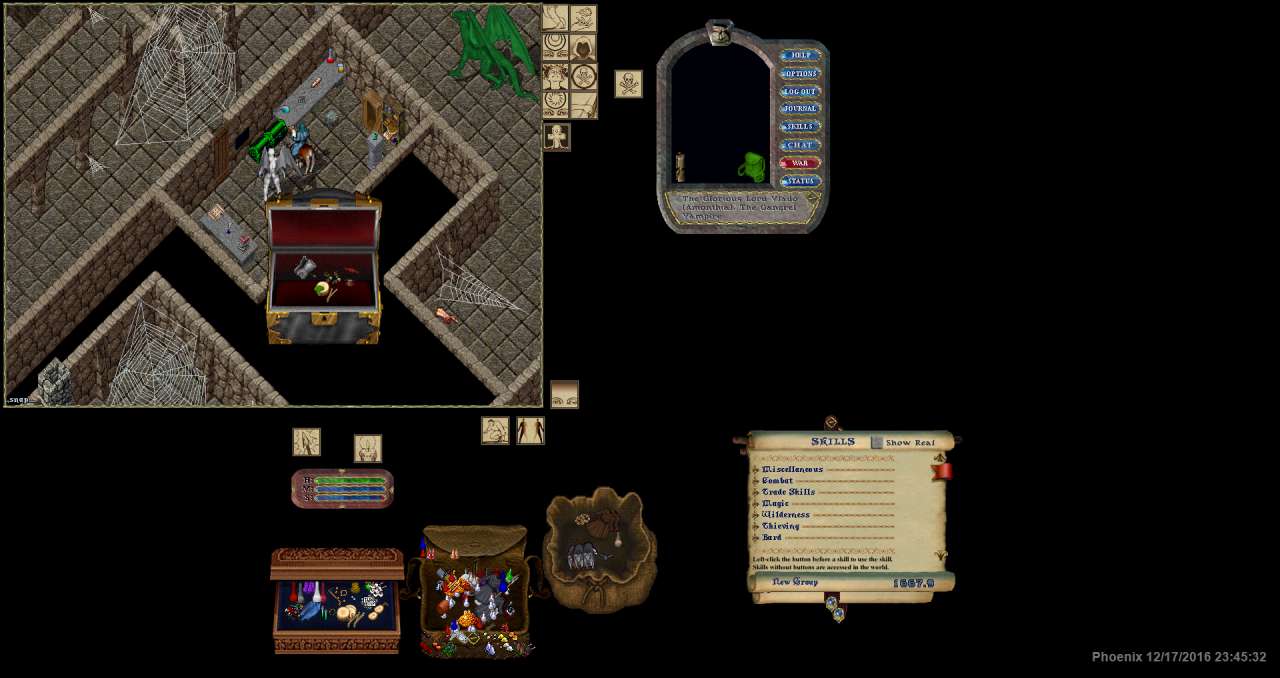This screenshot has height=678, width=1280.
Task: Open the Chat window
Action: tap(799, 145)
